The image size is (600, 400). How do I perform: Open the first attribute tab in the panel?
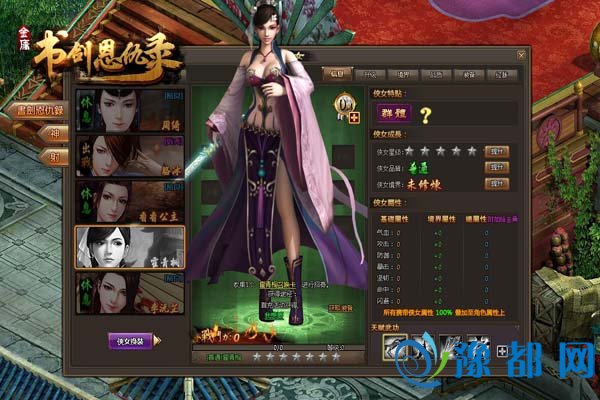337,73
